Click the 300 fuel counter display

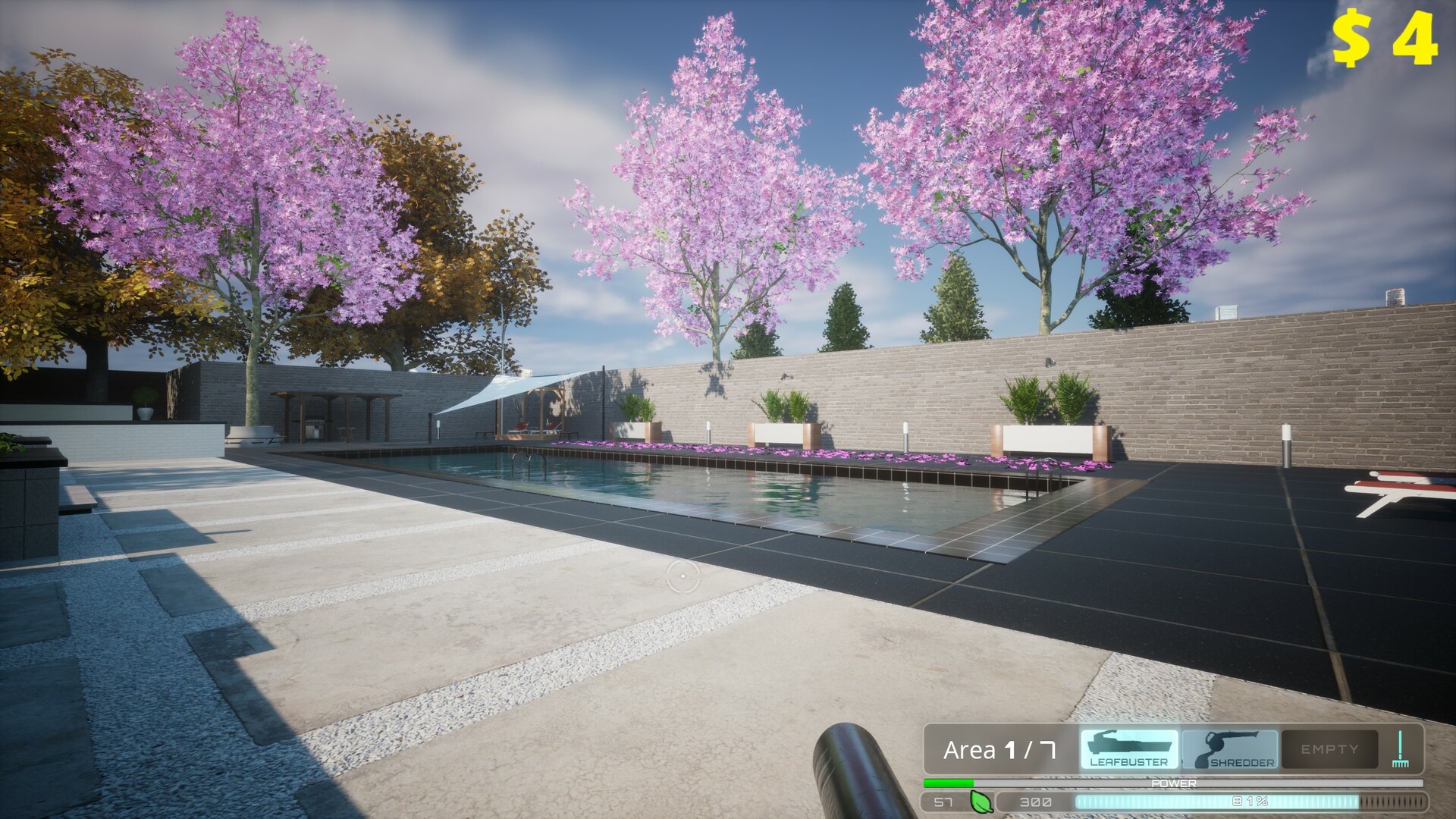[1035, 802]
